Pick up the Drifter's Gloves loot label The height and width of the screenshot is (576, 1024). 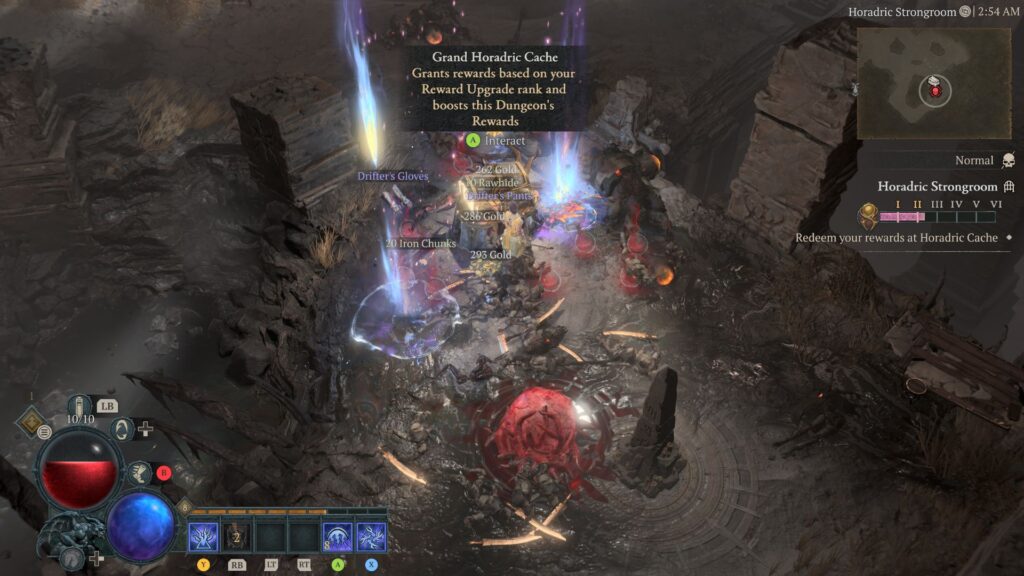click(393, 177)
